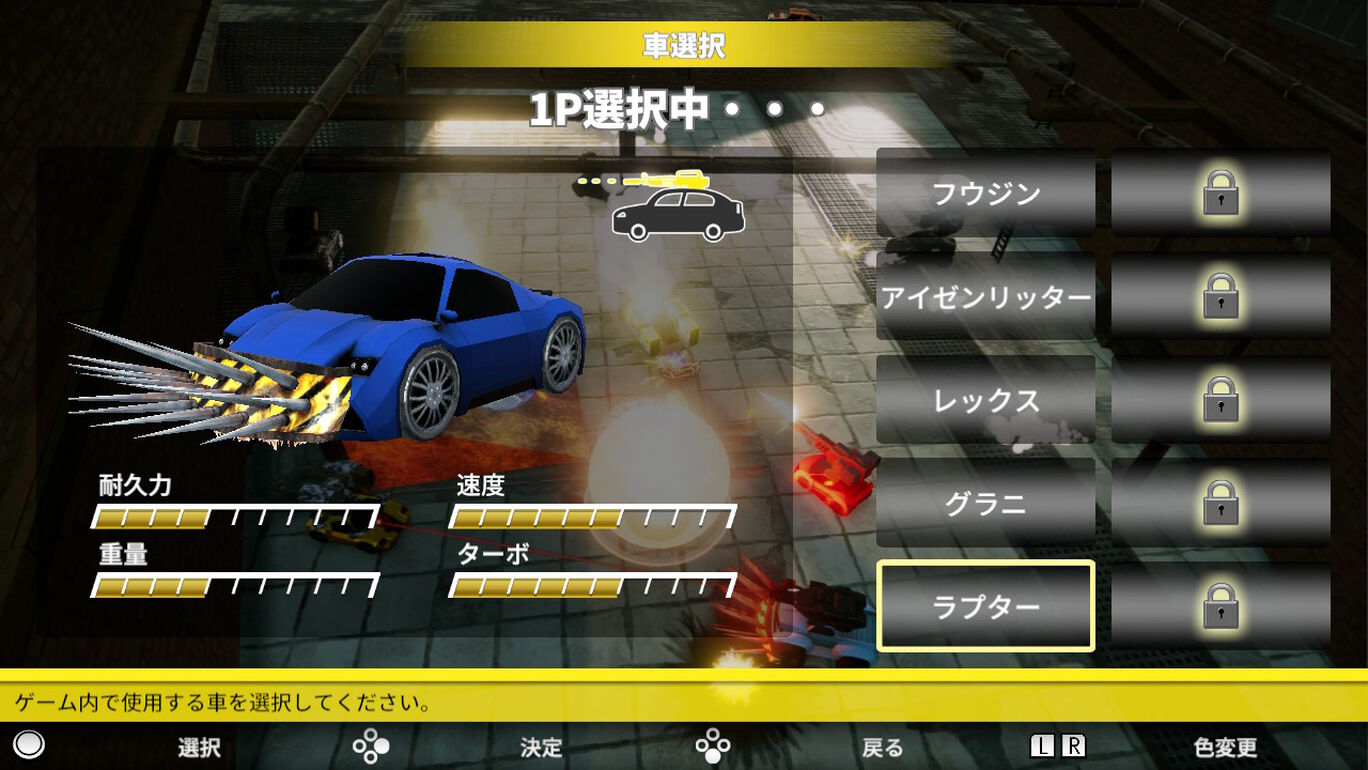Choose the highlighted ラプター car
The image size is (1368, 770).
click(985, 606)
